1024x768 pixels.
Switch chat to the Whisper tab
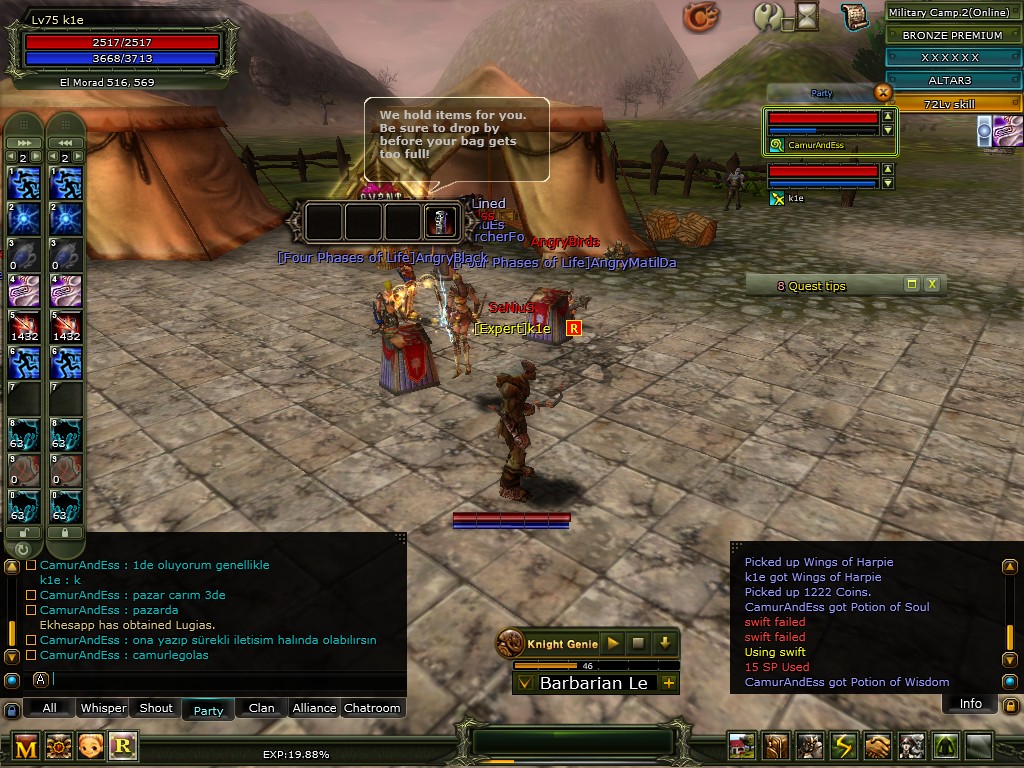[x=104, y=708]
